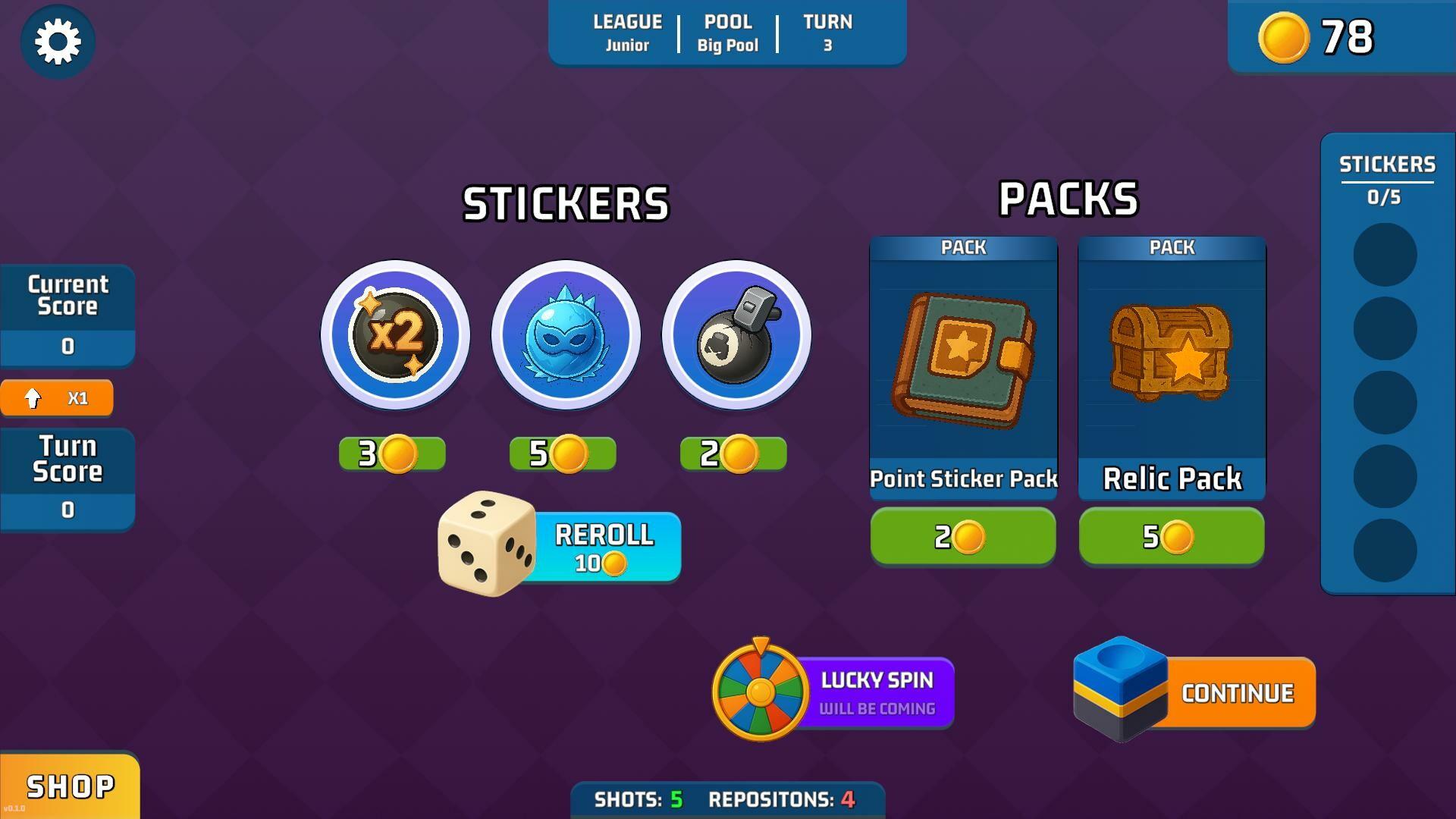This screenshot has height=819, width=1456.
Task: Buy the bomb sticker for 2 coins
Action: pos(733,453)
